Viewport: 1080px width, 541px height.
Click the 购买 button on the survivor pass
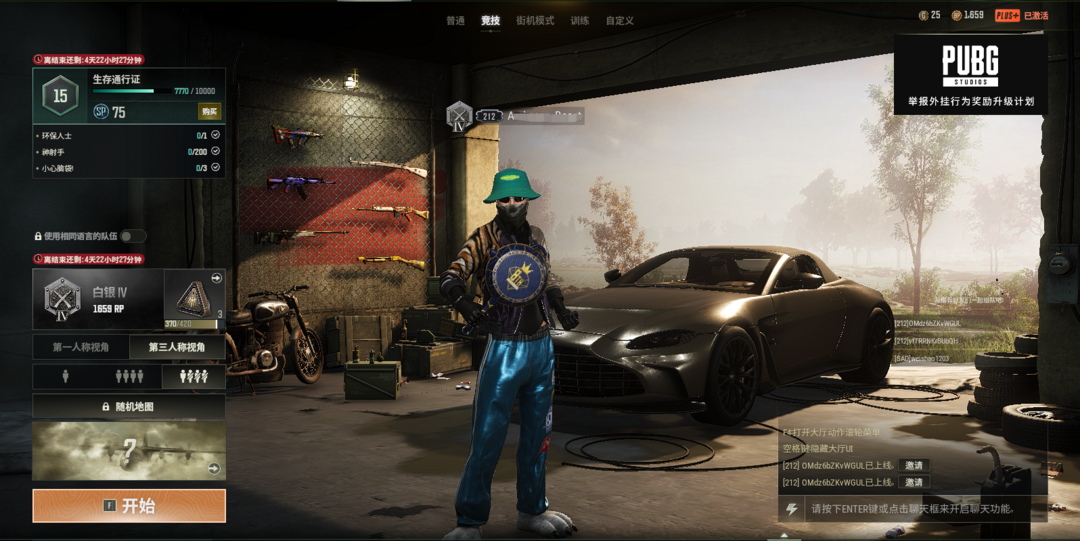[209, 111]
